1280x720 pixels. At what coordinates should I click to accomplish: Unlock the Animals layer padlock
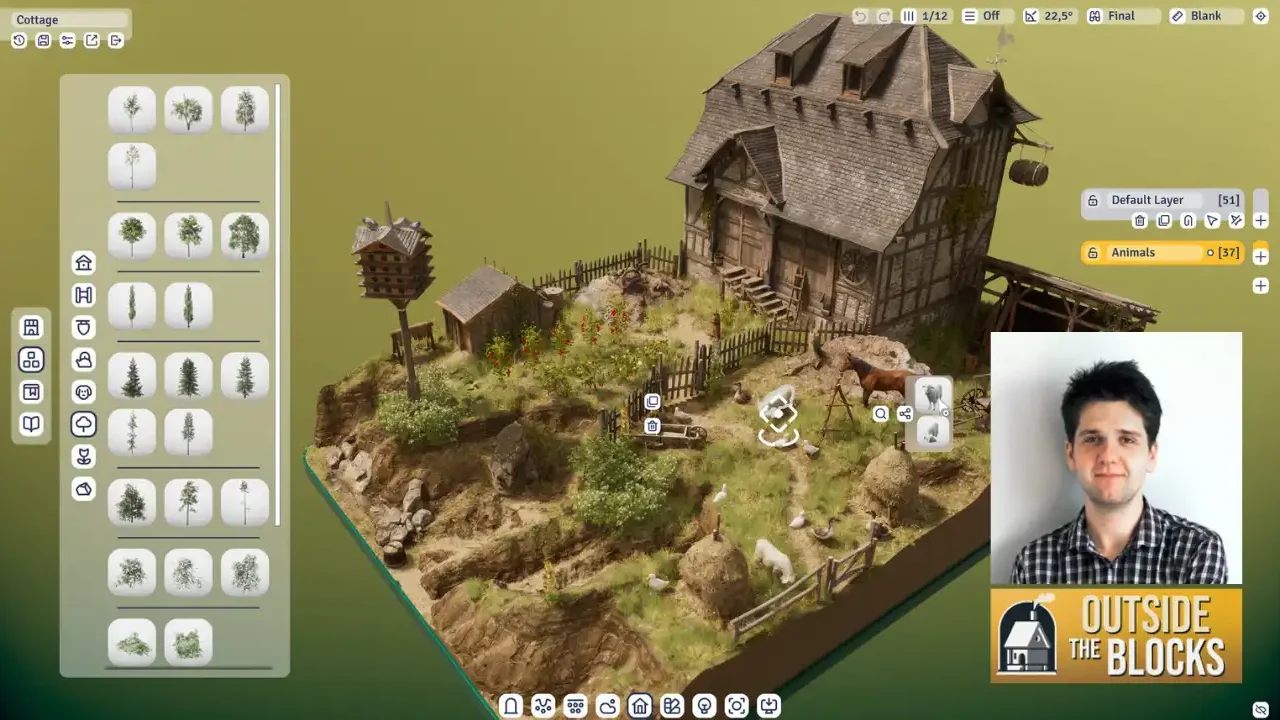[1093, 252]
